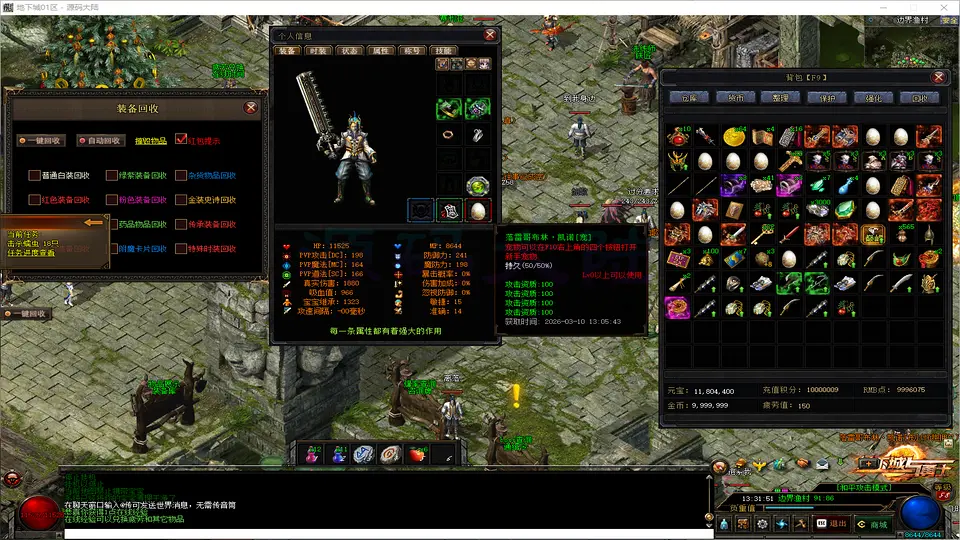Close the 背包 backpack window
The image size is (960, 540).
click(938, 77)
